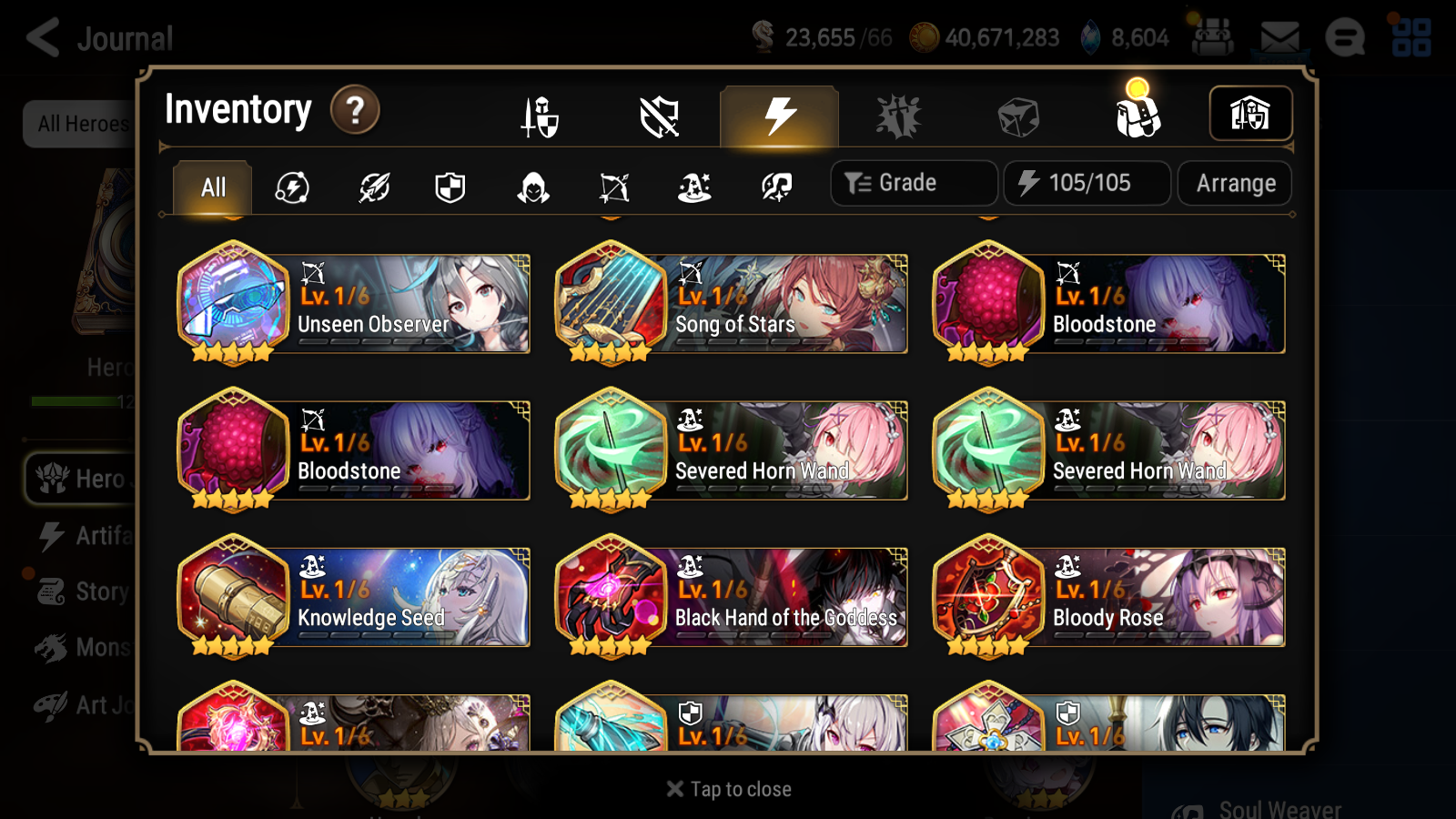
Task: Expand the Arrange sorting options
Action: coord(1234,183)
